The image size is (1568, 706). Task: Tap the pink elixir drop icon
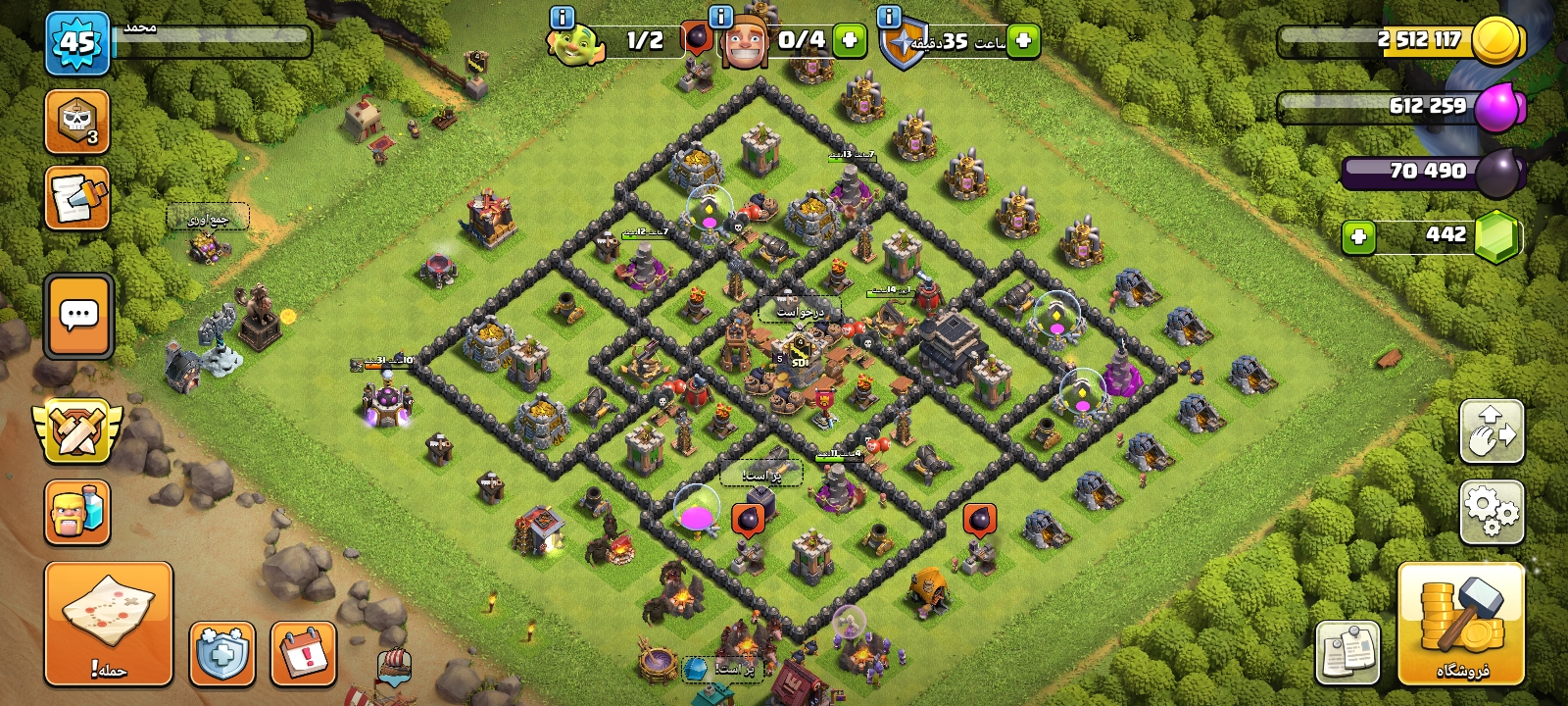[x=1496, y=106]
